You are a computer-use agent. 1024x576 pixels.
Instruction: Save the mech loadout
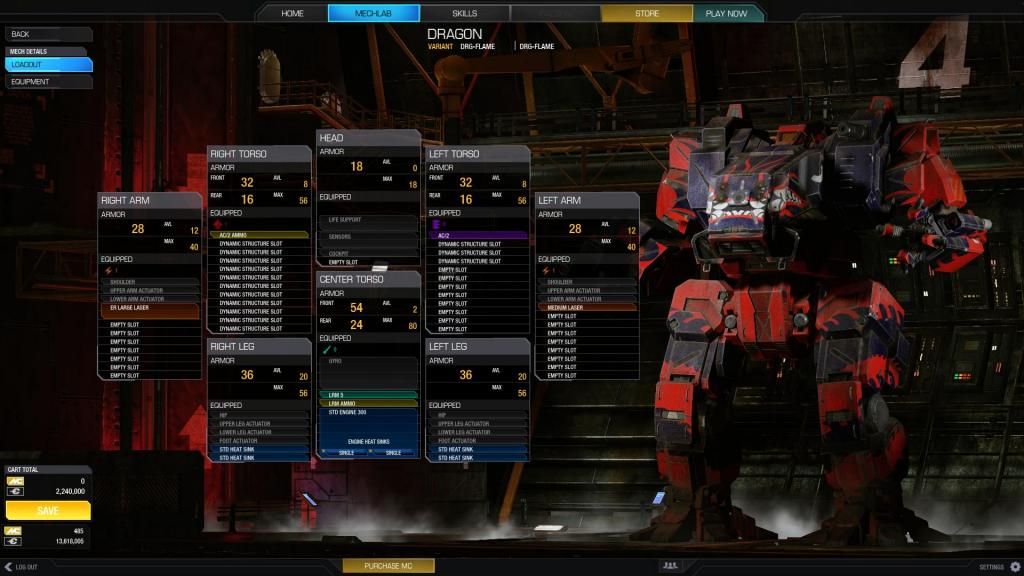[48, 510]
